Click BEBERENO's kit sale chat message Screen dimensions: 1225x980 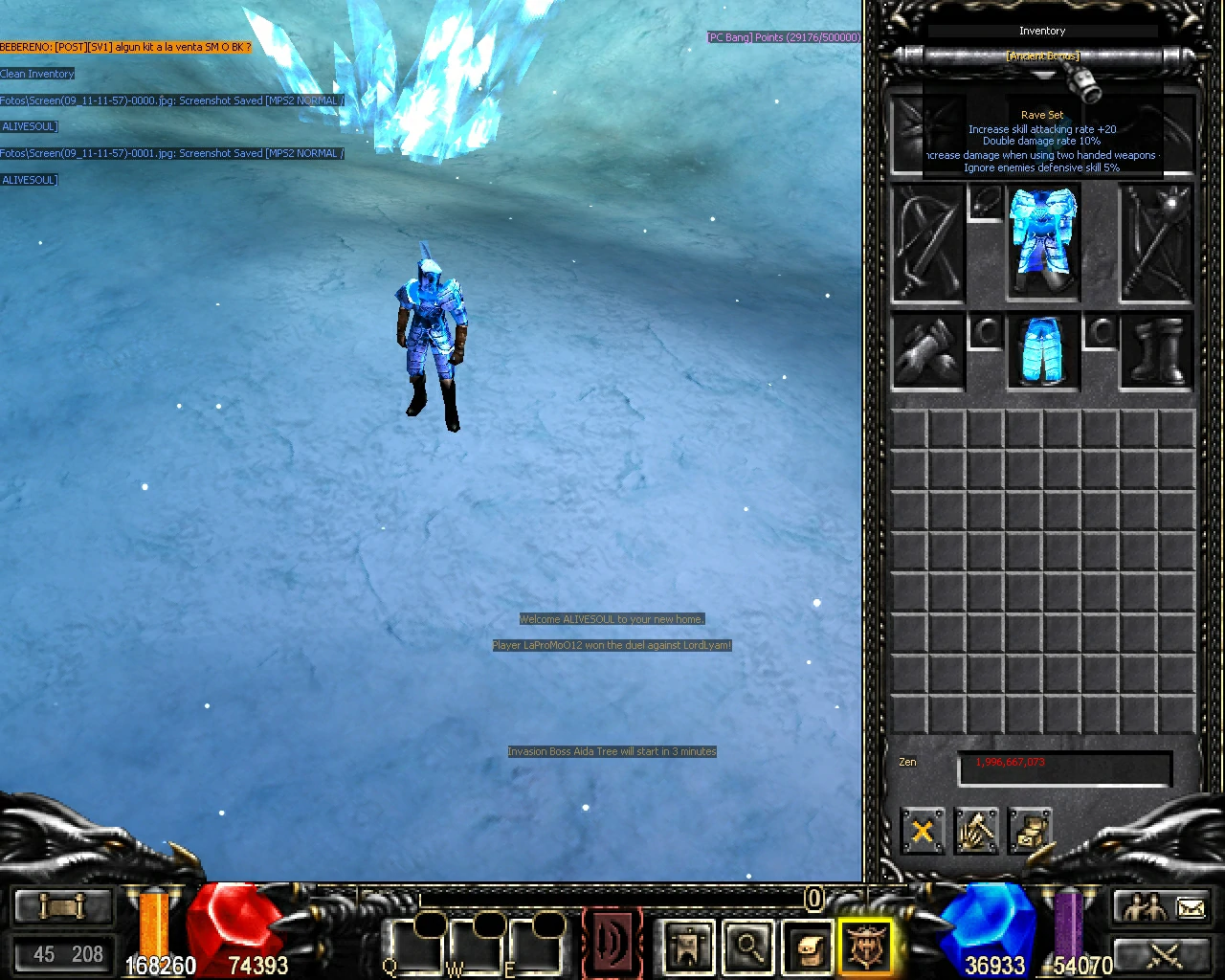(124, 45)
